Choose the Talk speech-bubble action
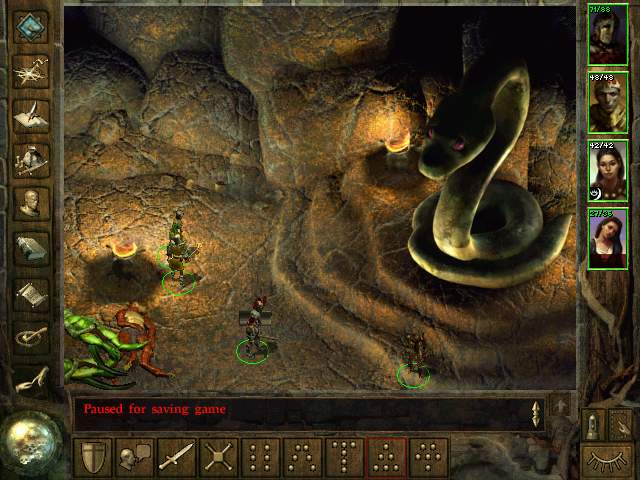Viewport: 640px width, 480px height. pyautogui.click(x=134, y=458)
